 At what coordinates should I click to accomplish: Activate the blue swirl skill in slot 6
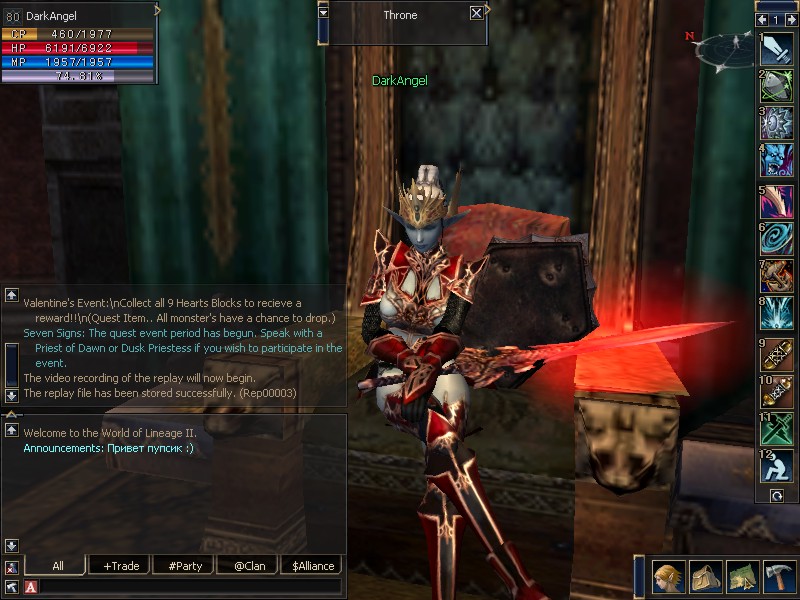777,236
